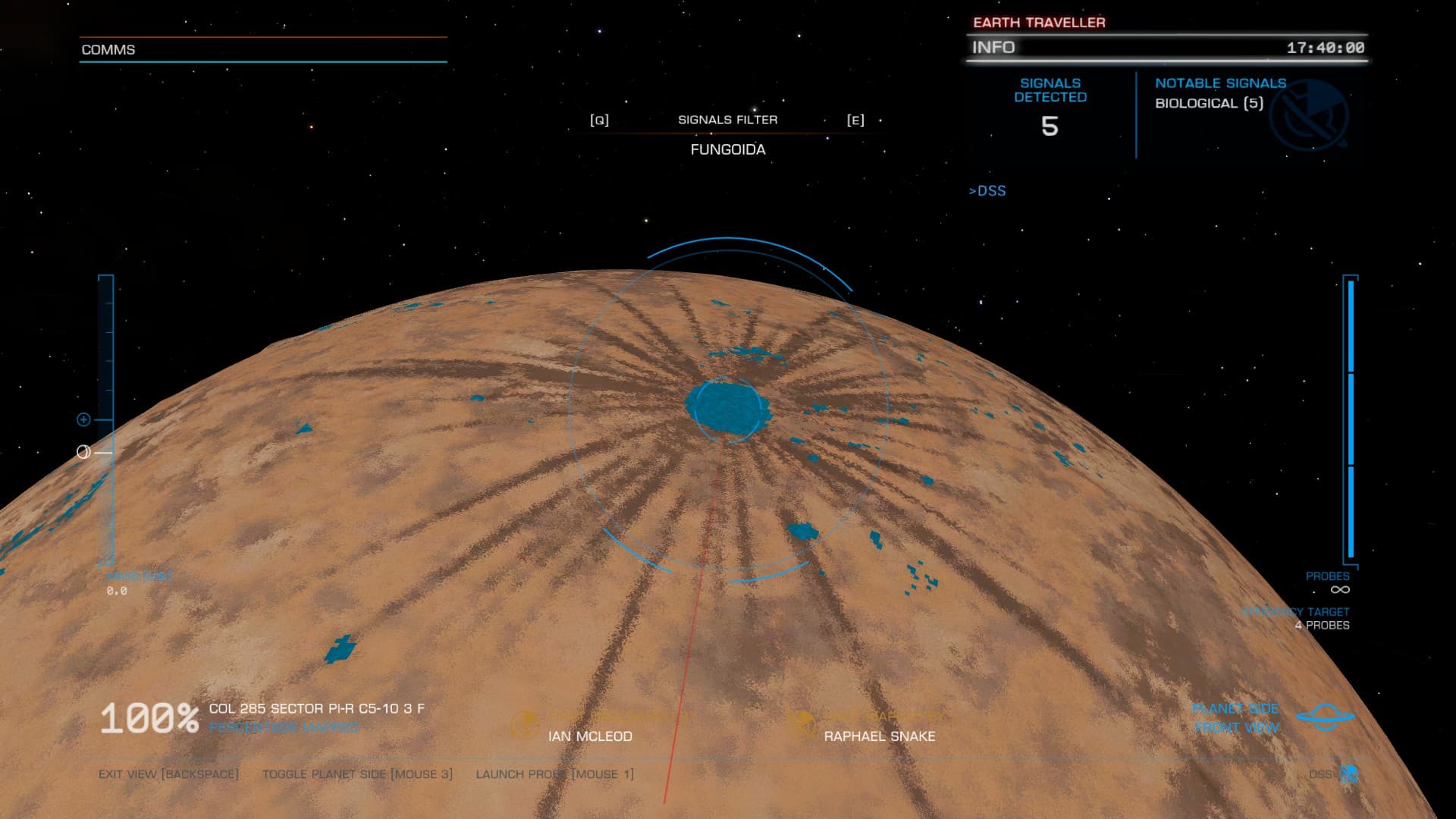
Task: Select the >DSS info entry
Action: point(987,191)
